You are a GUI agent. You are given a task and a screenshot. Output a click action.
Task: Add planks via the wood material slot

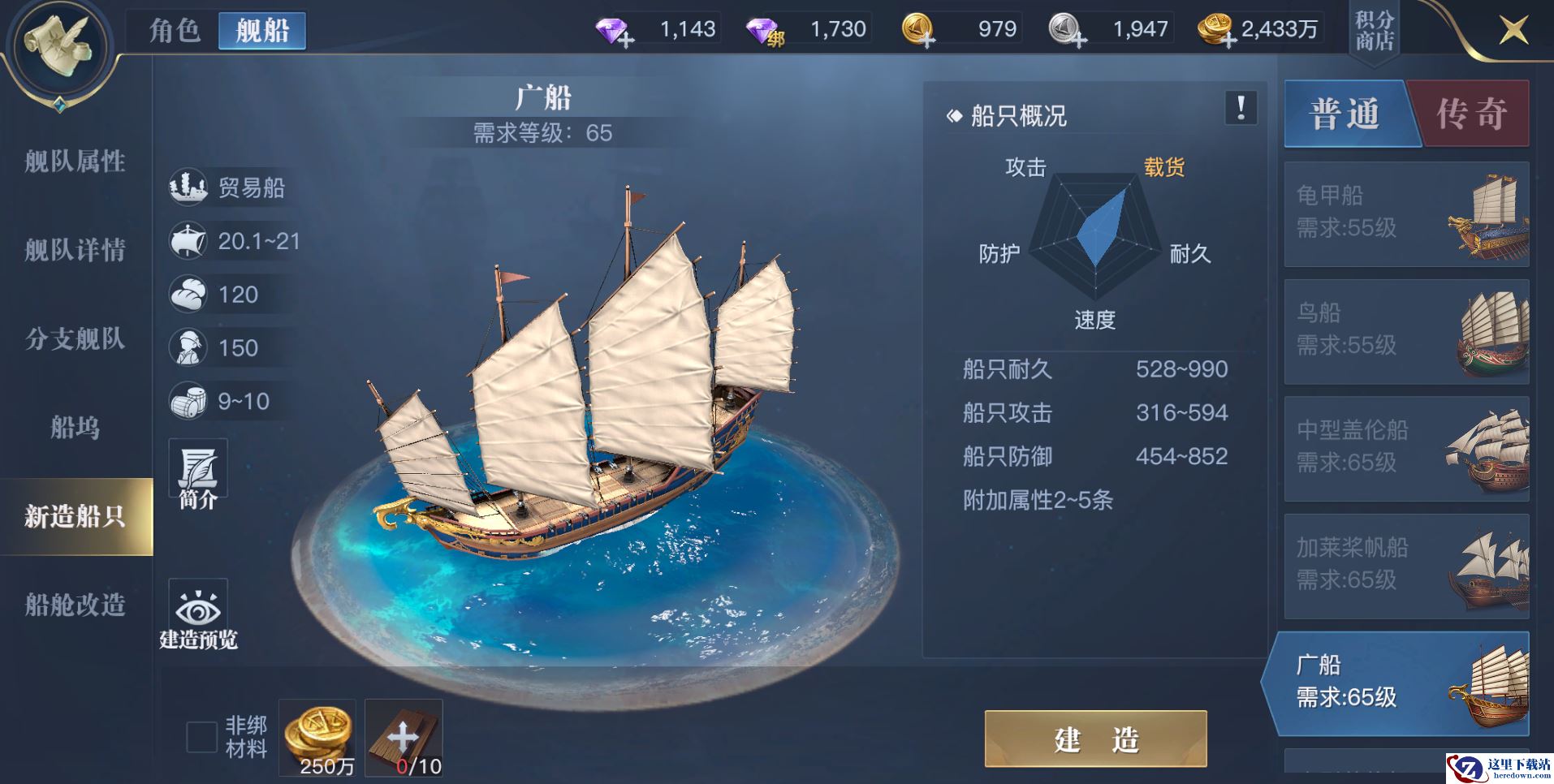(x=404, y=737)
